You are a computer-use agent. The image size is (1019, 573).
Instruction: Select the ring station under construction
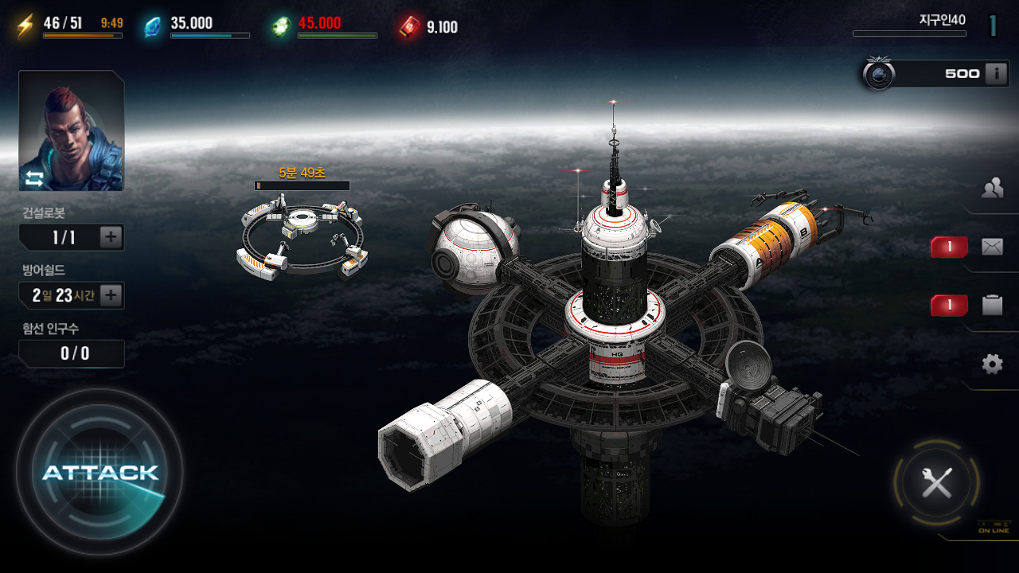click(302, 236)
